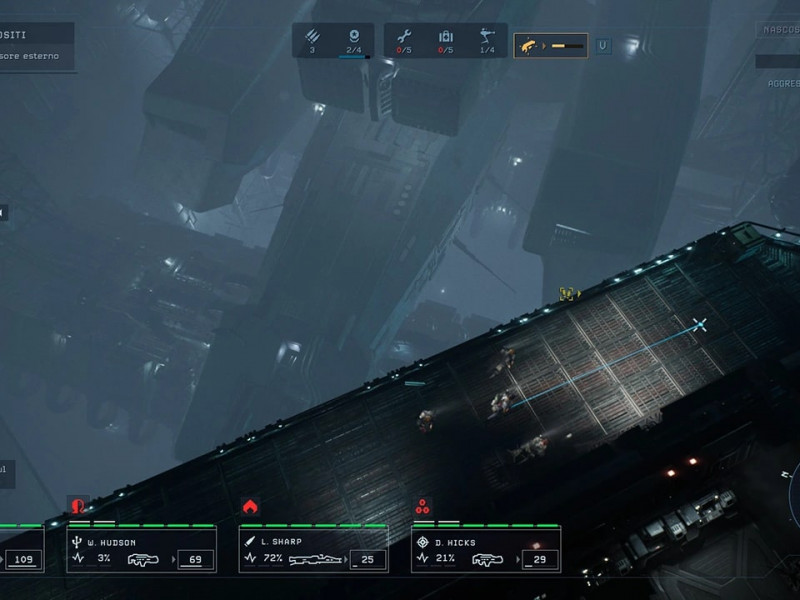Click the red status icon above W. Hudson

coord(77,506)
